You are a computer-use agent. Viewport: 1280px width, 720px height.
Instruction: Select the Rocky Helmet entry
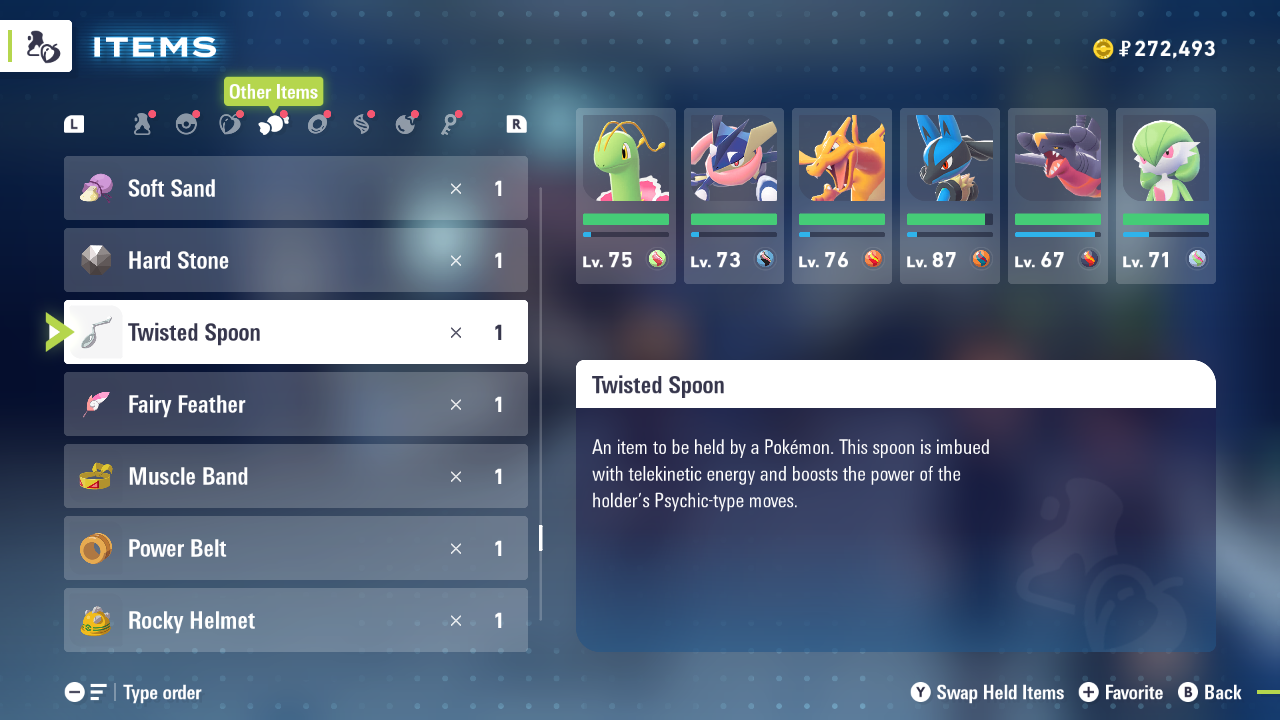pos(295,620)
